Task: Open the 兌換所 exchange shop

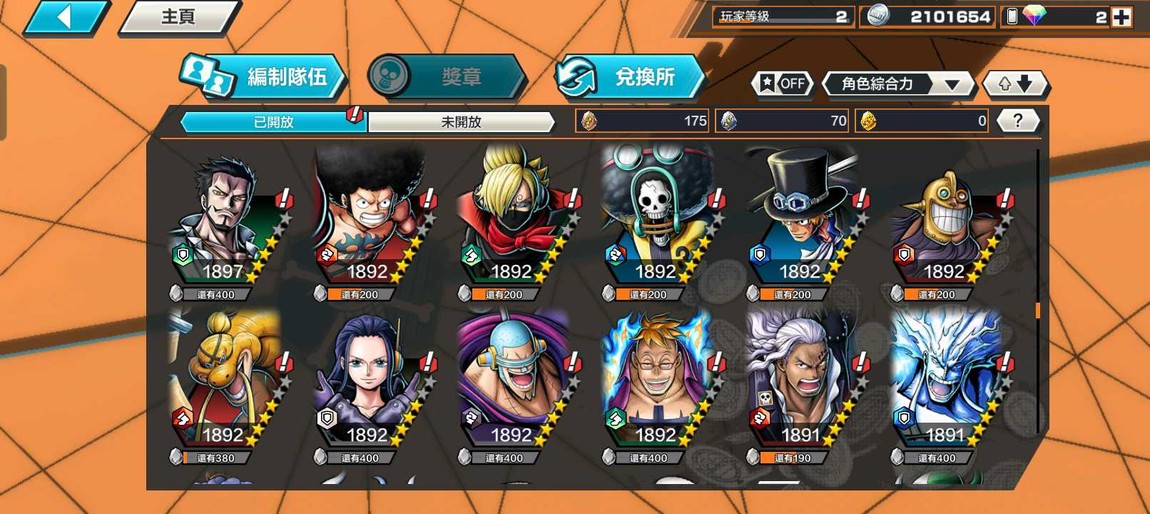Action: [x=632, y=76]
